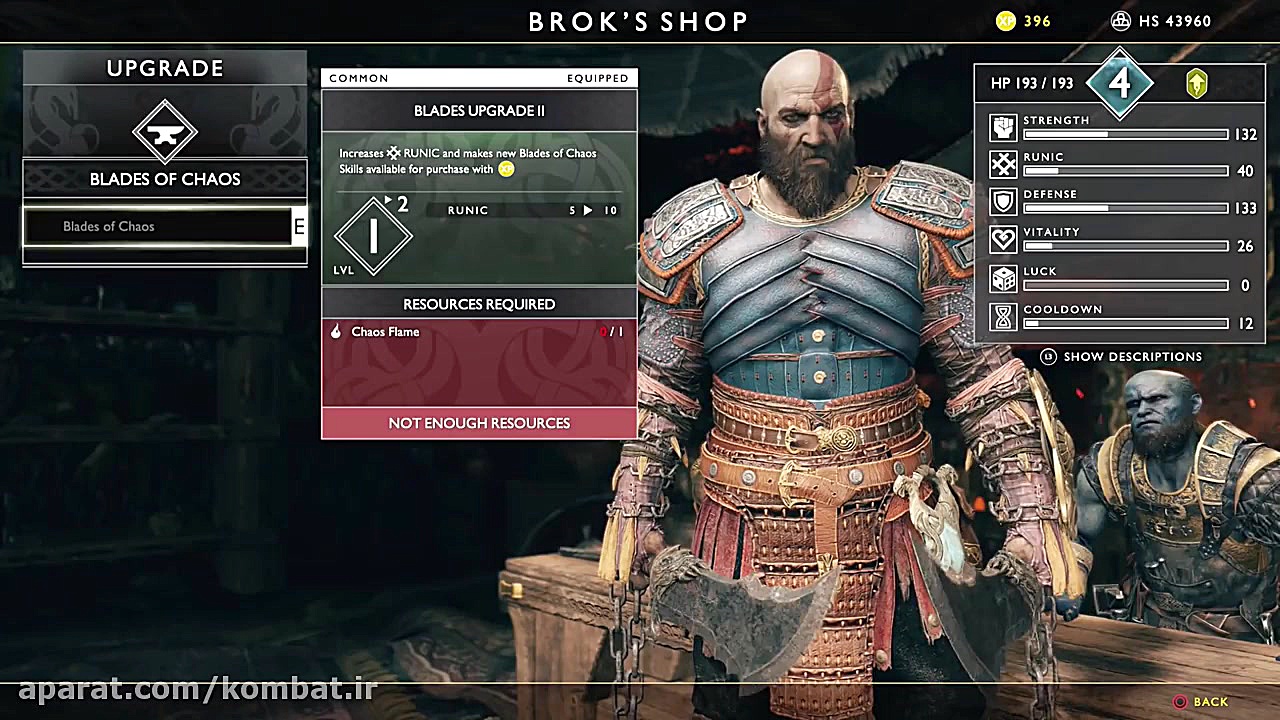
Task: Click the Luck dice icon
Action: tap(1002, 278)
